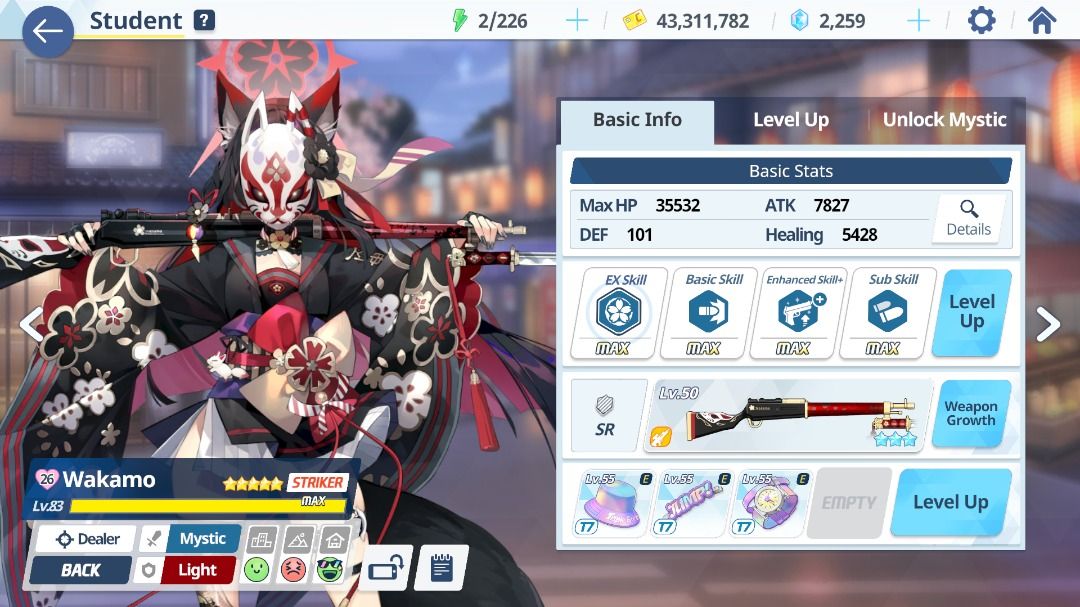Open the gear settings menu
The height and width of the screenshot is (607, 1080).
(981, 21)
